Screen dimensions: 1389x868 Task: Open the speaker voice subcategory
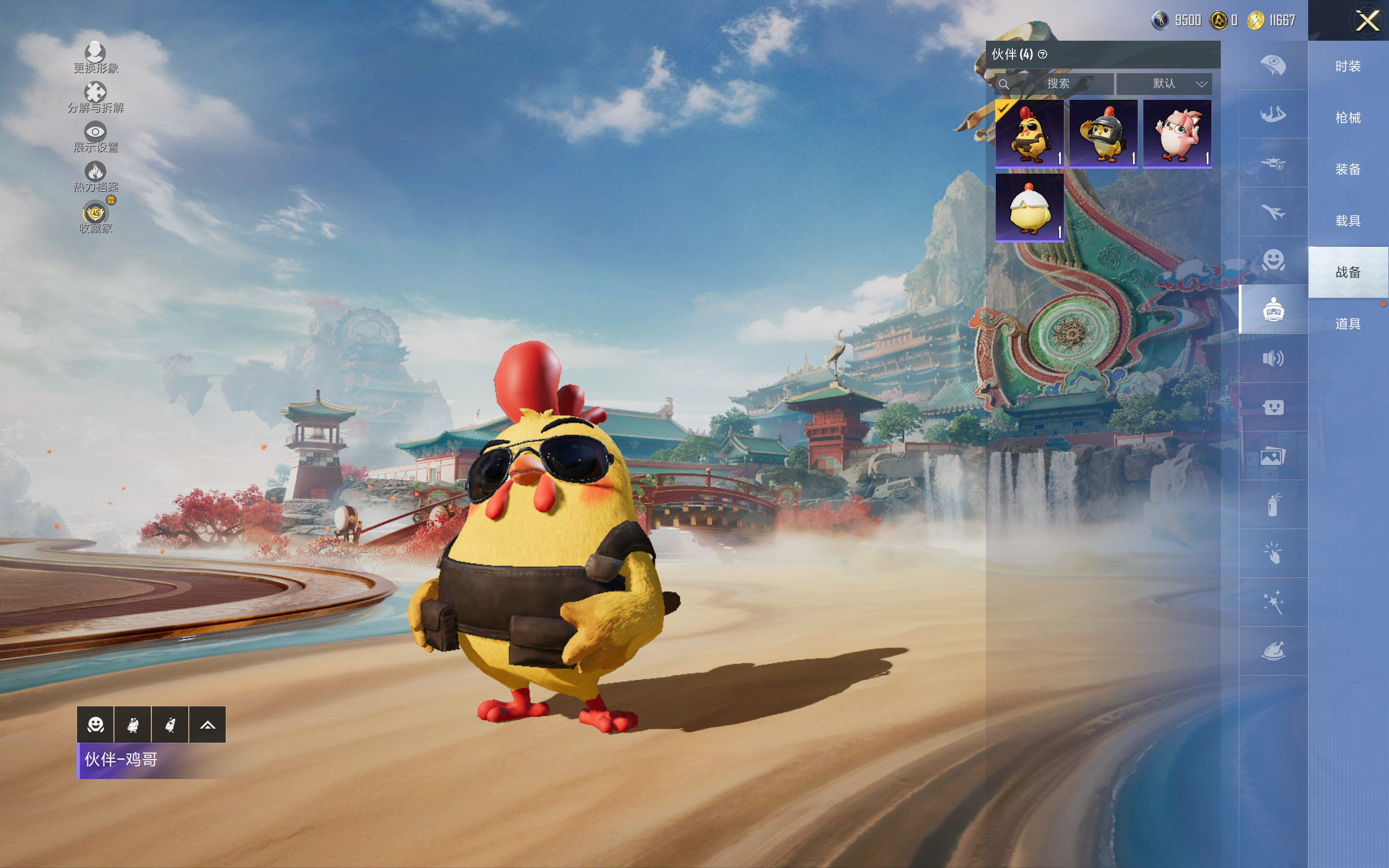[1273, 359]
